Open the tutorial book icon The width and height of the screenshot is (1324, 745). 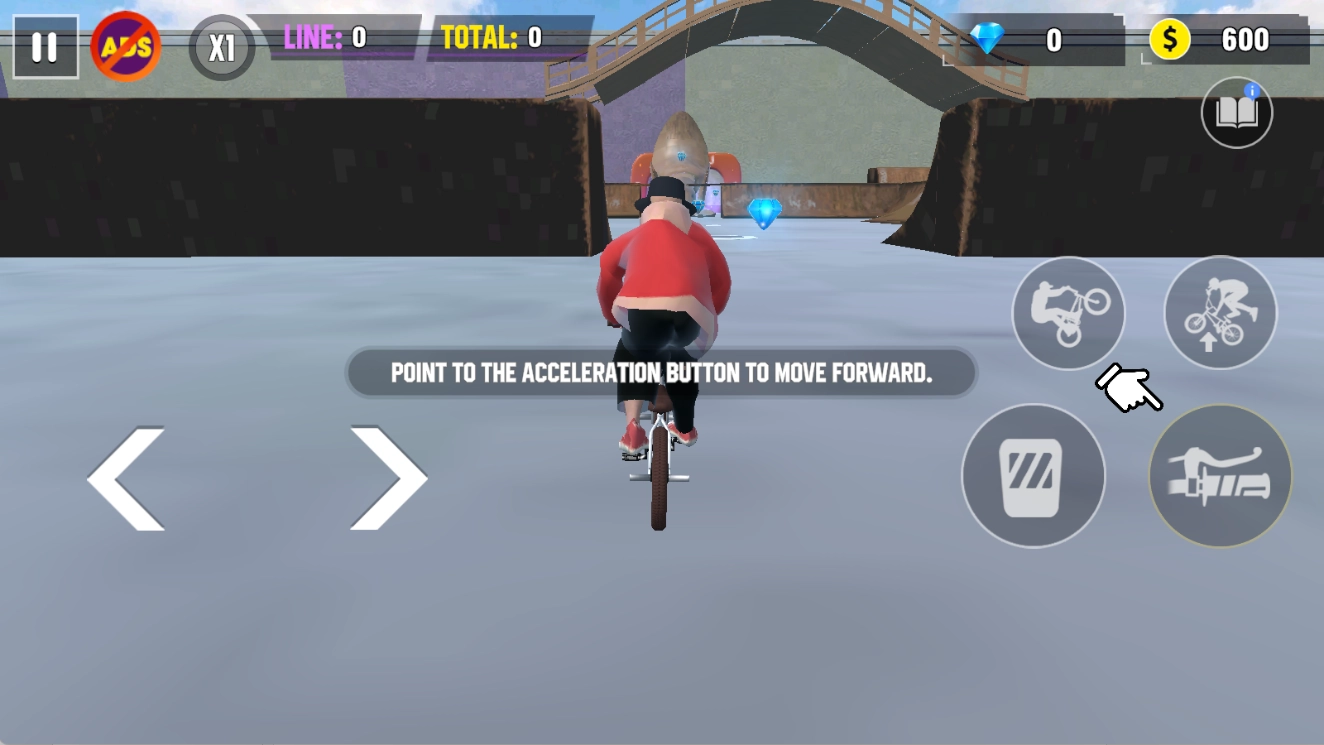point(1236,113)
